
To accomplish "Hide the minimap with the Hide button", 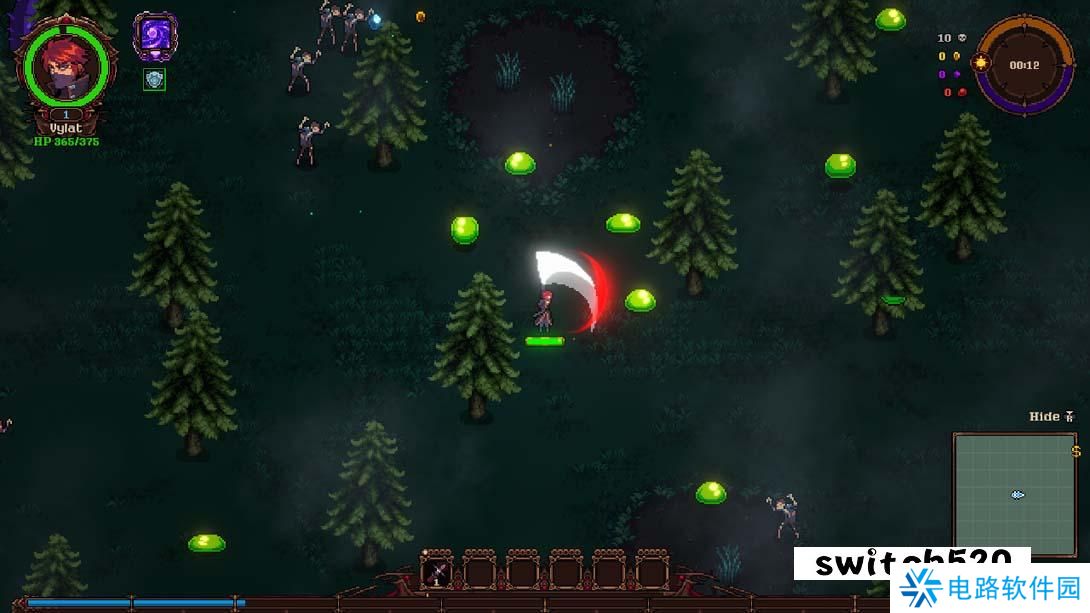I will (x=1051, y=416).
